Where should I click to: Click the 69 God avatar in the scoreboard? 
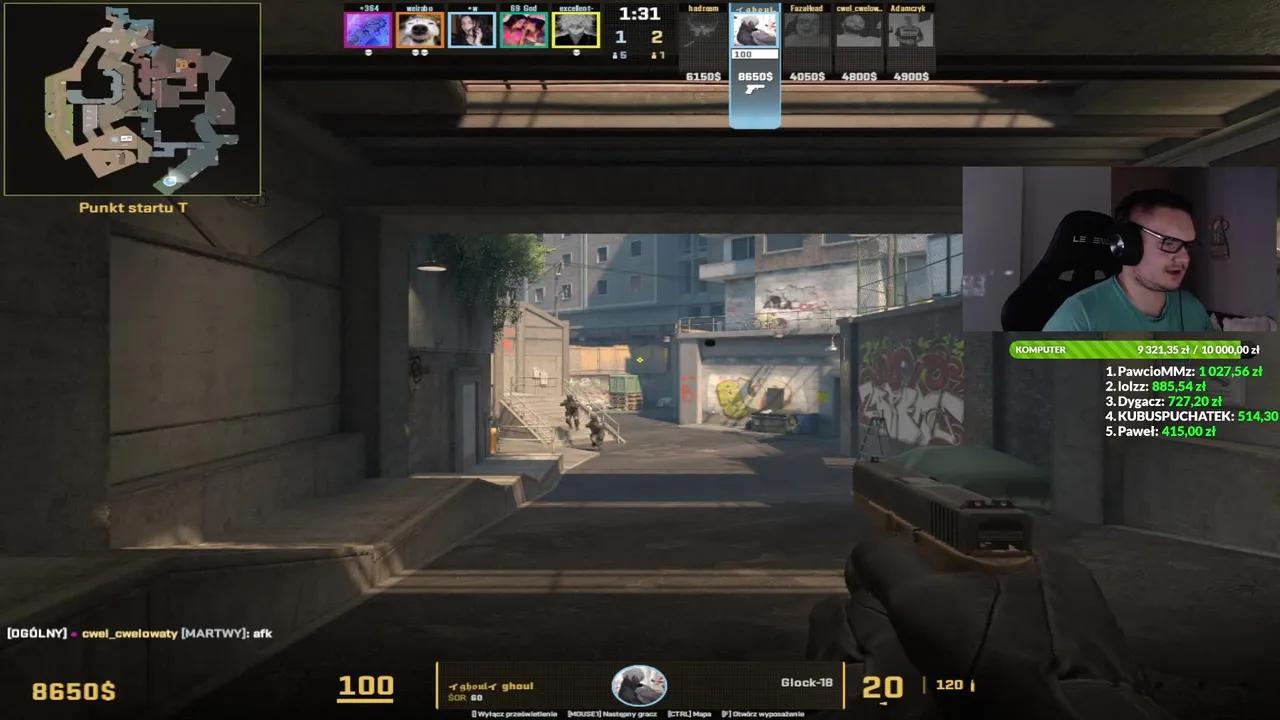(x=524, y=28)
